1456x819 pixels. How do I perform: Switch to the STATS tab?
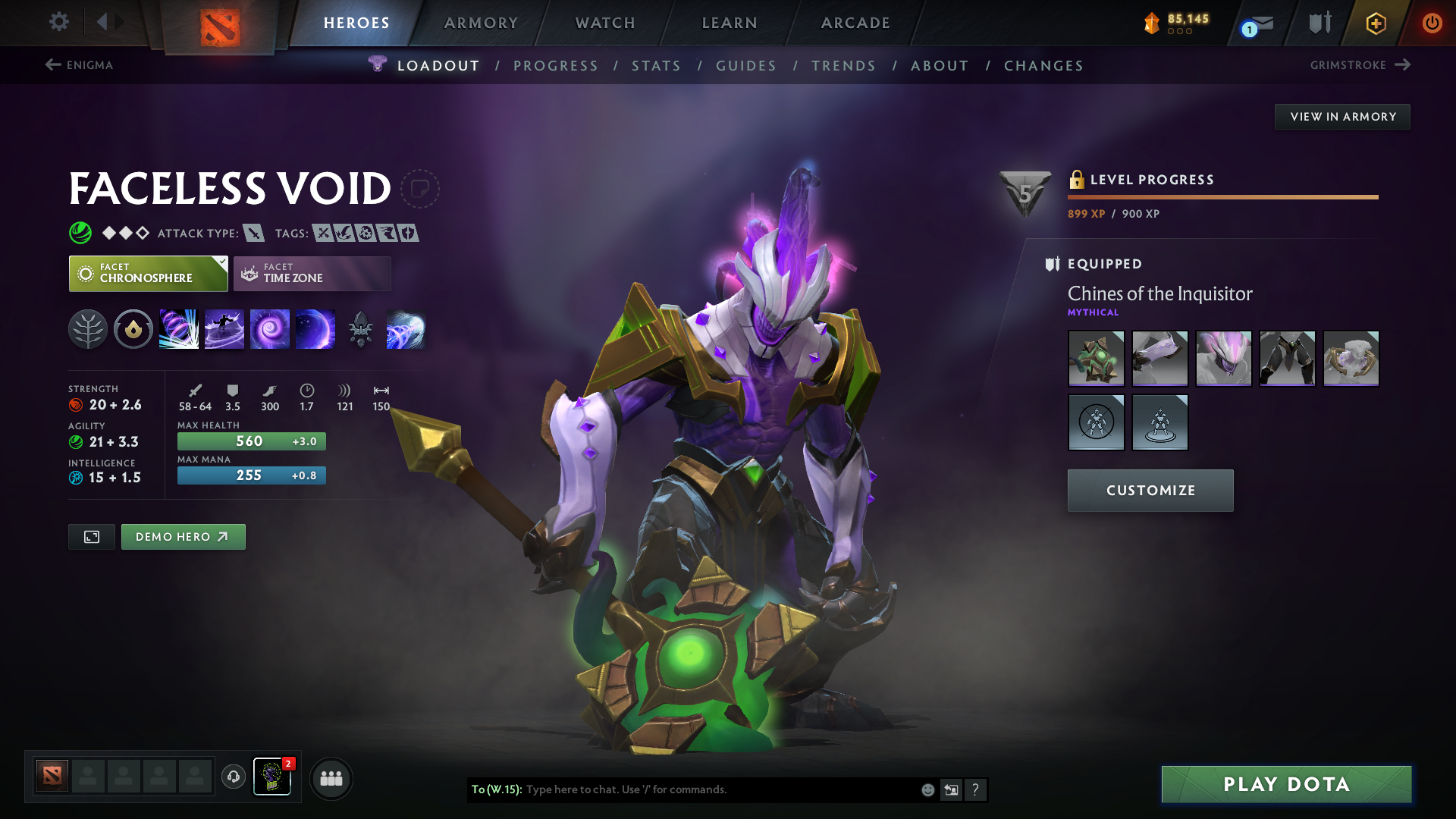pos(656,65)
